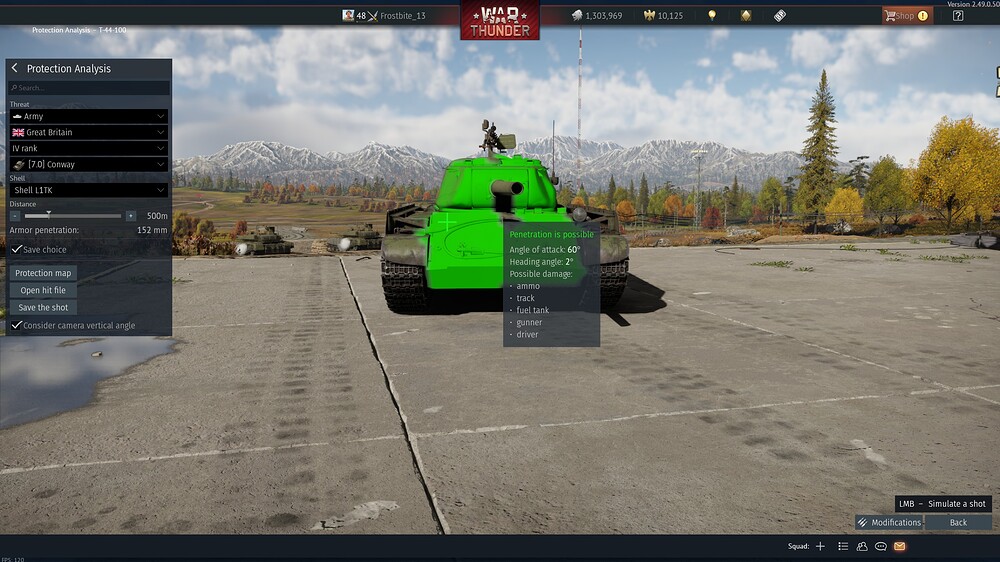The width and height of the screenshot is (1000, 562).
Task: Add a squad member with plus icon
Action: [x=820, y=546]
